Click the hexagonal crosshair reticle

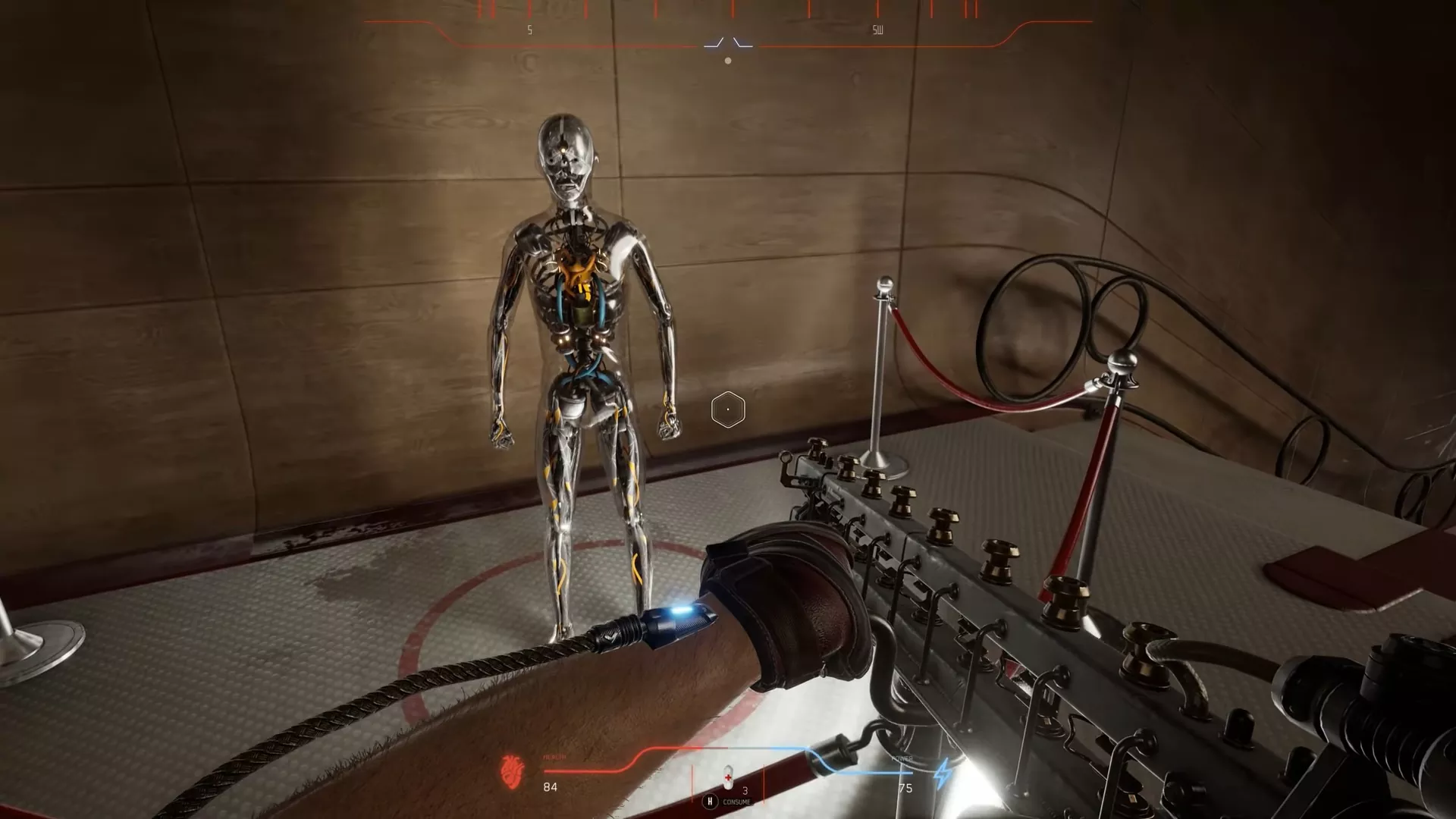click(x=729, y=408)
